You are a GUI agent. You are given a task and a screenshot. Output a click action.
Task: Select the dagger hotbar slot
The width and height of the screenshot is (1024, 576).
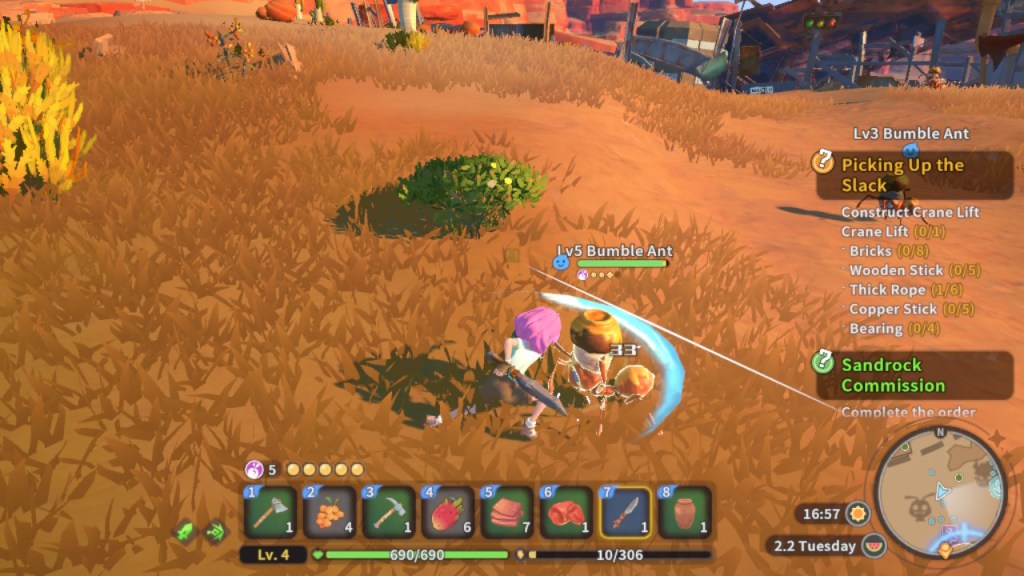pos(625,512)
